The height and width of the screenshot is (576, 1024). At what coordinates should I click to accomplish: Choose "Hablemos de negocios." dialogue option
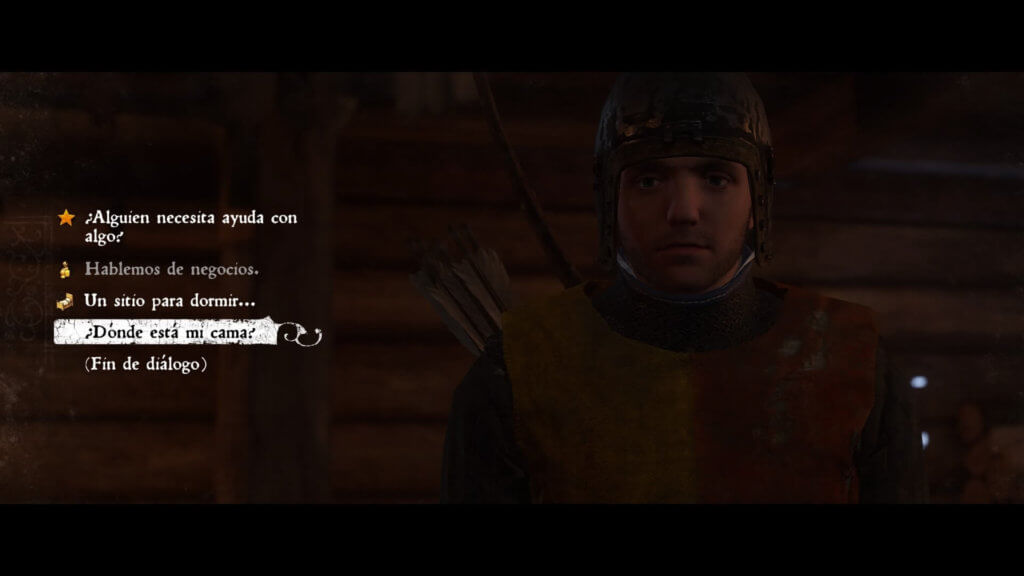[x=172, y=269]
